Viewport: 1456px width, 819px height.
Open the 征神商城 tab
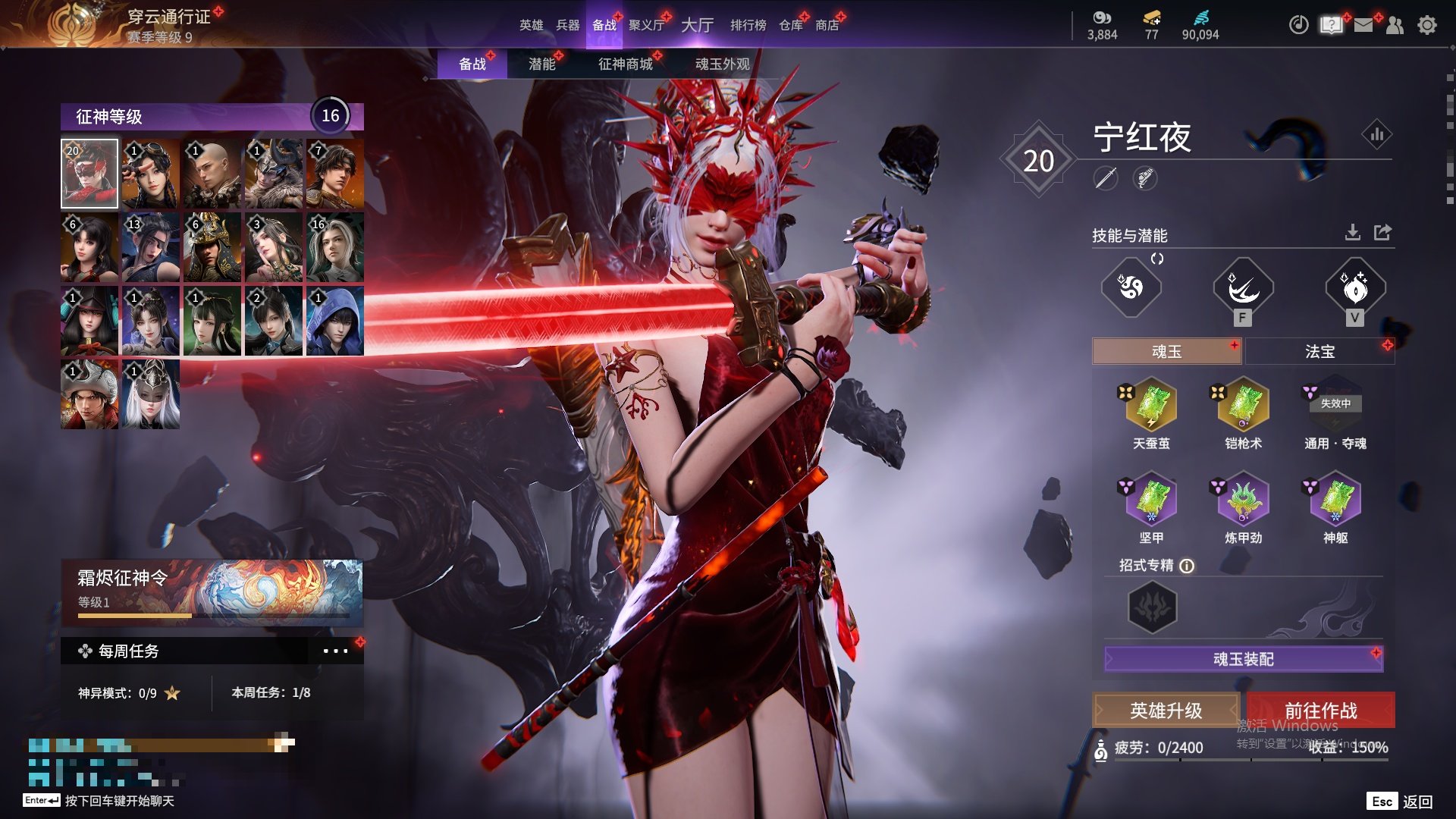click(625, 64)
